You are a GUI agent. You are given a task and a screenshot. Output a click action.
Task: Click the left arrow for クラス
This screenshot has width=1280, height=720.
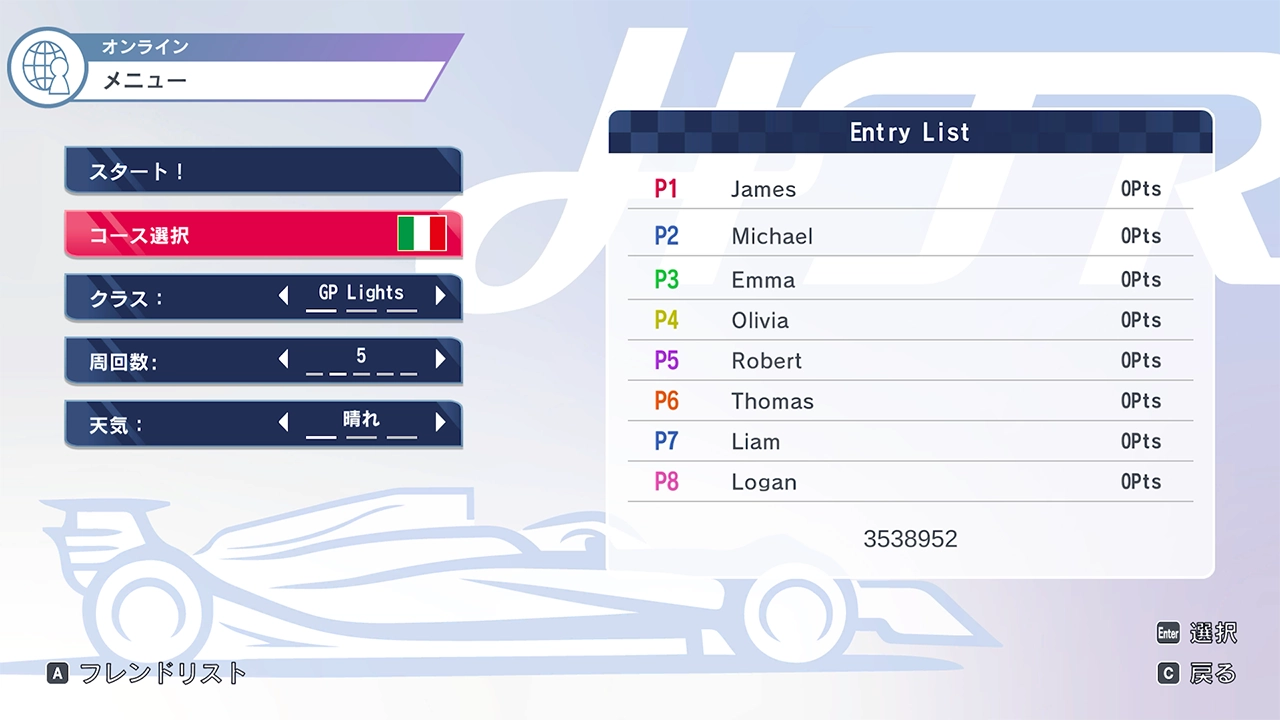284,296
